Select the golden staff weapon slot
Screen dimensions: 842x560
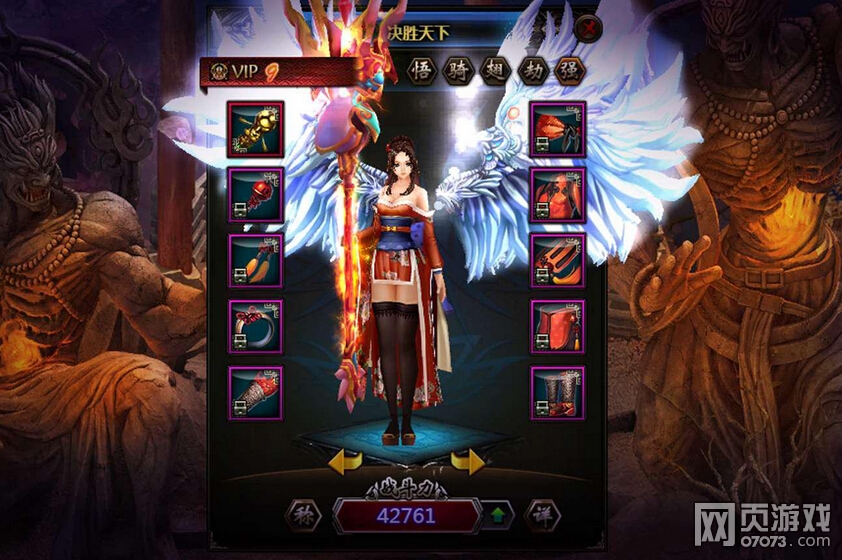click(255, 129)
